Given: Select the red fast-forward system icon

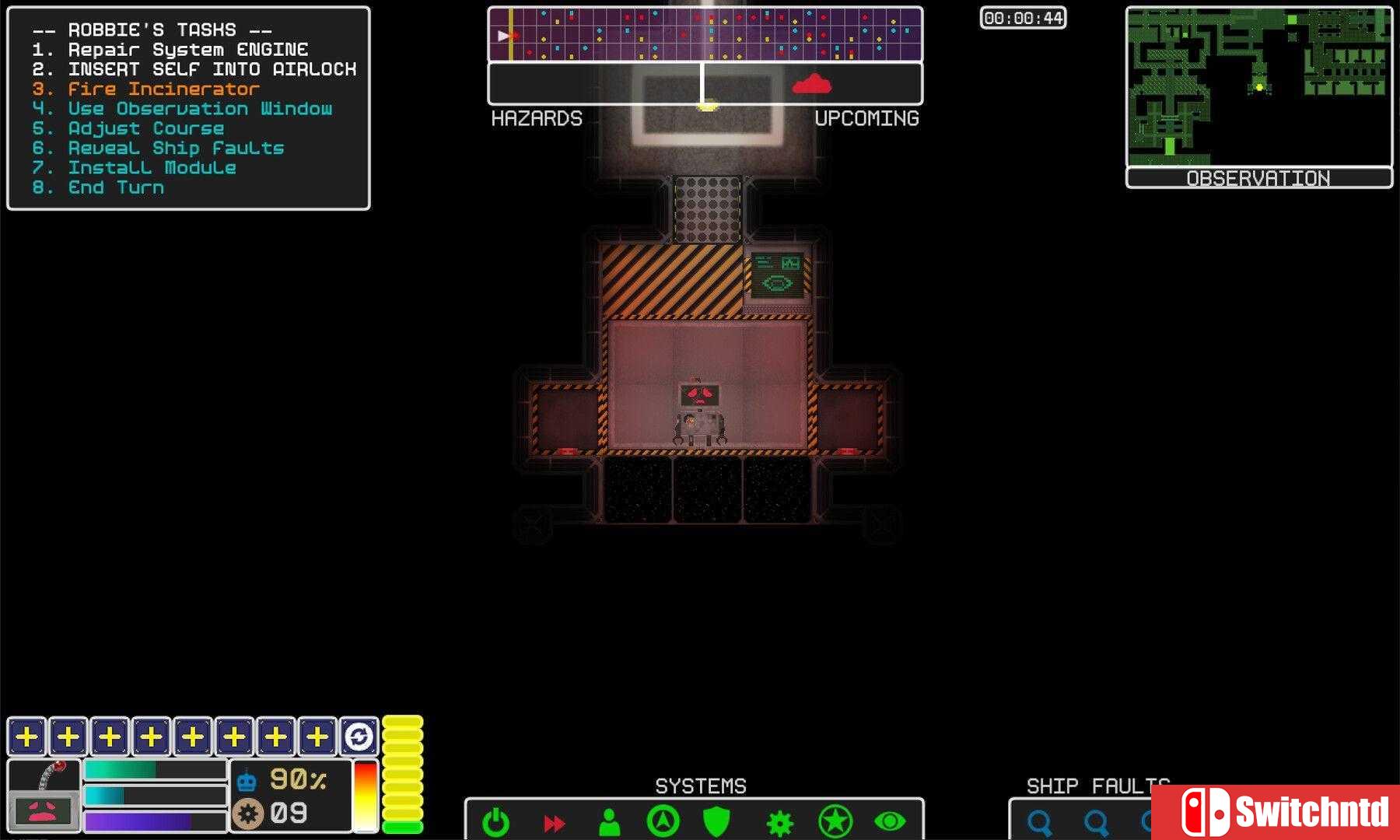Looking at the screenshot, I should [x=554, y=823].
